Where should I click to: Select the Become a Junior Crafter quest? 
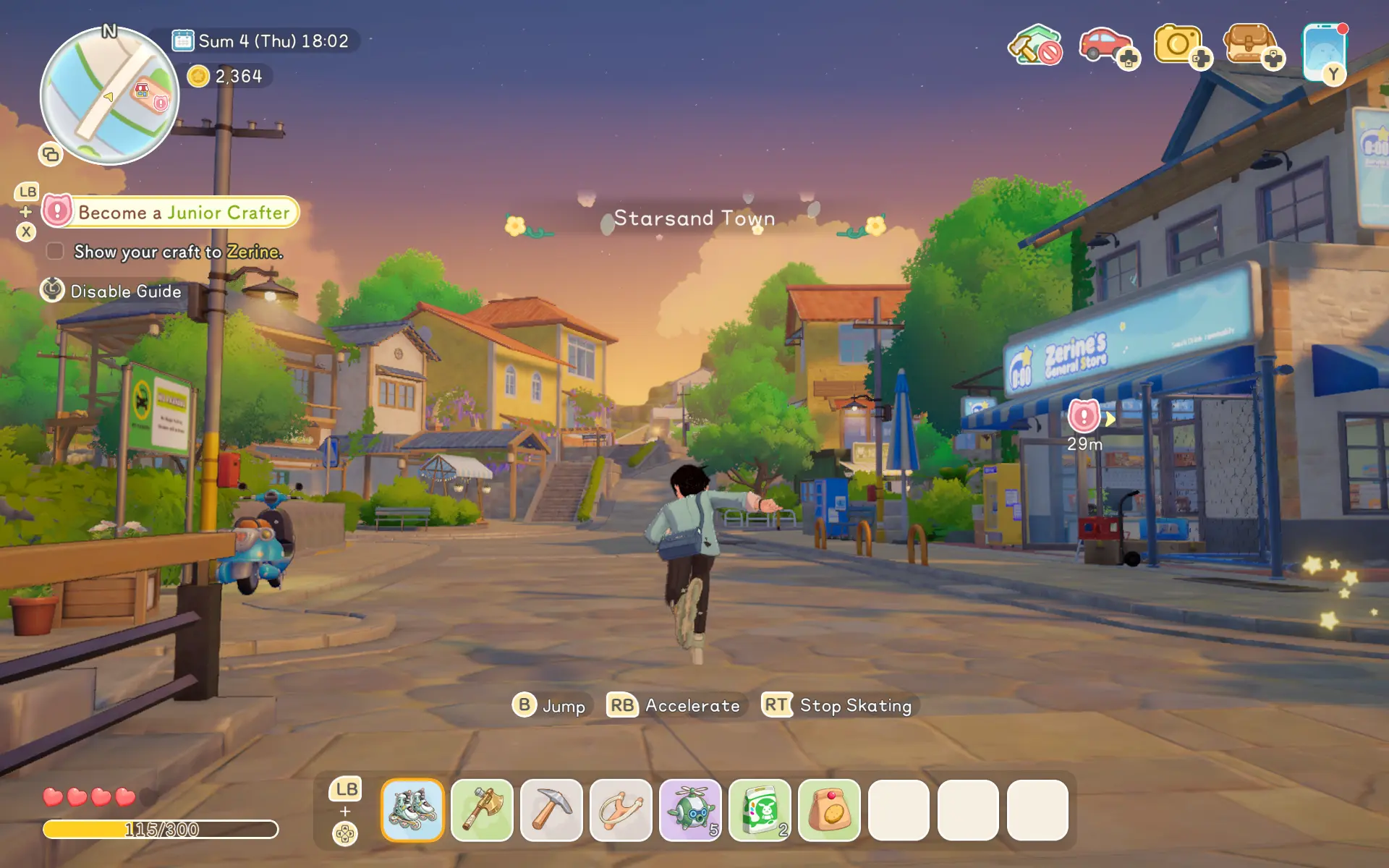click(x=171, y=212)
